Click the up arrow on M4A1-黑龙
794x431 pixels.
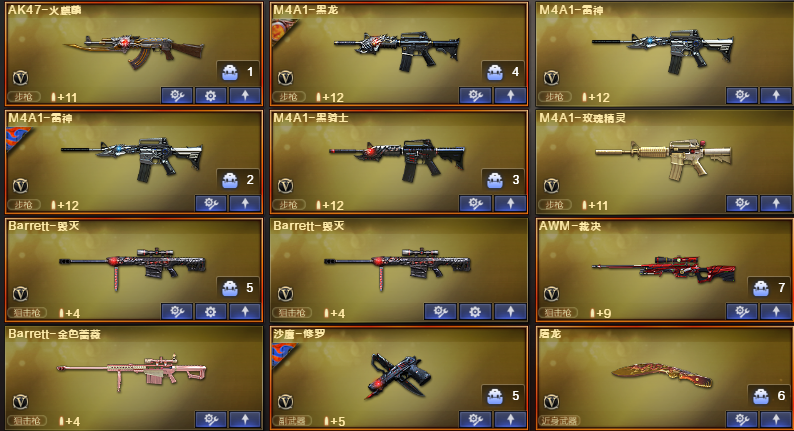(x=509, y=96)
